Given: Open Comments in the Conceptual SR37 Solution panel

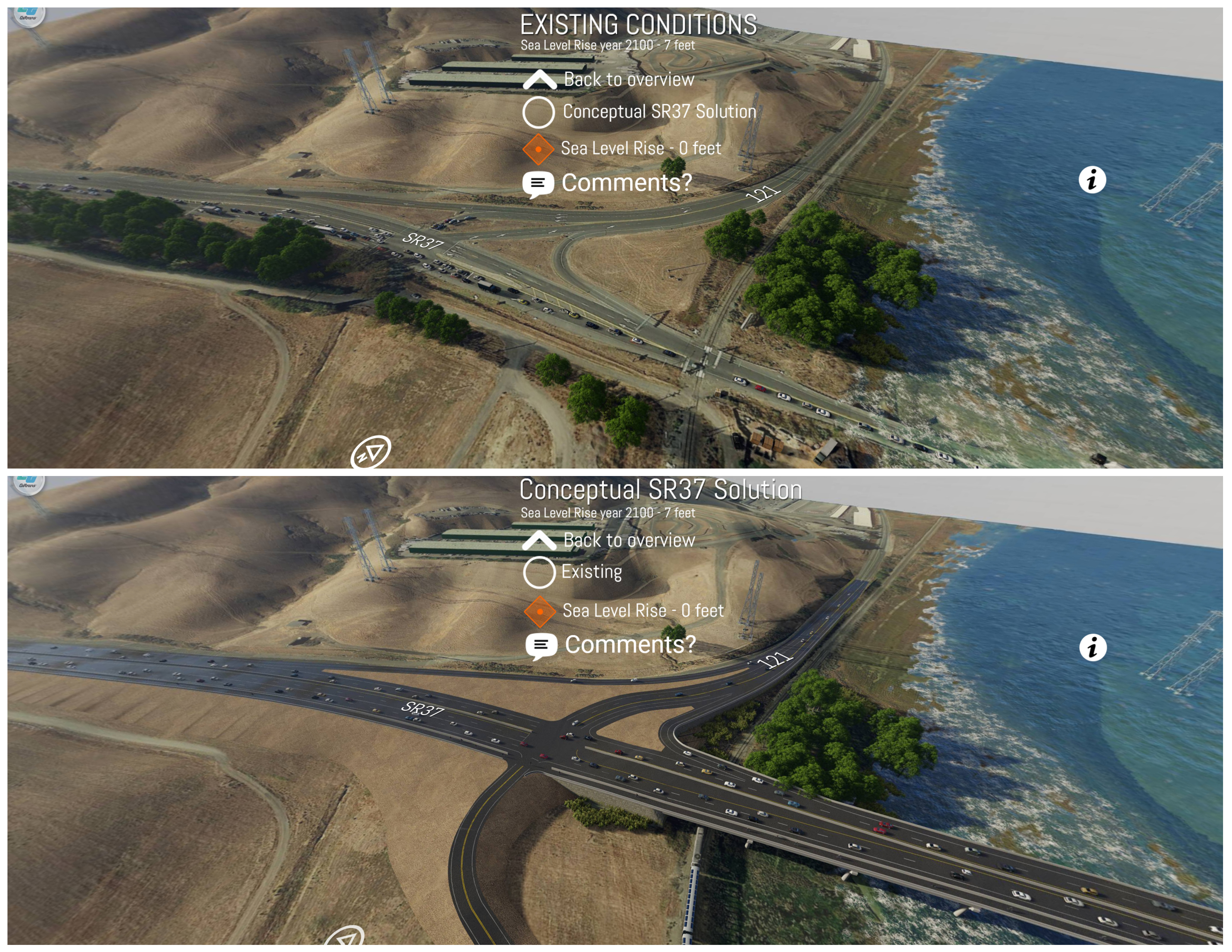Looking at the screenshot, I should [541, 645].
